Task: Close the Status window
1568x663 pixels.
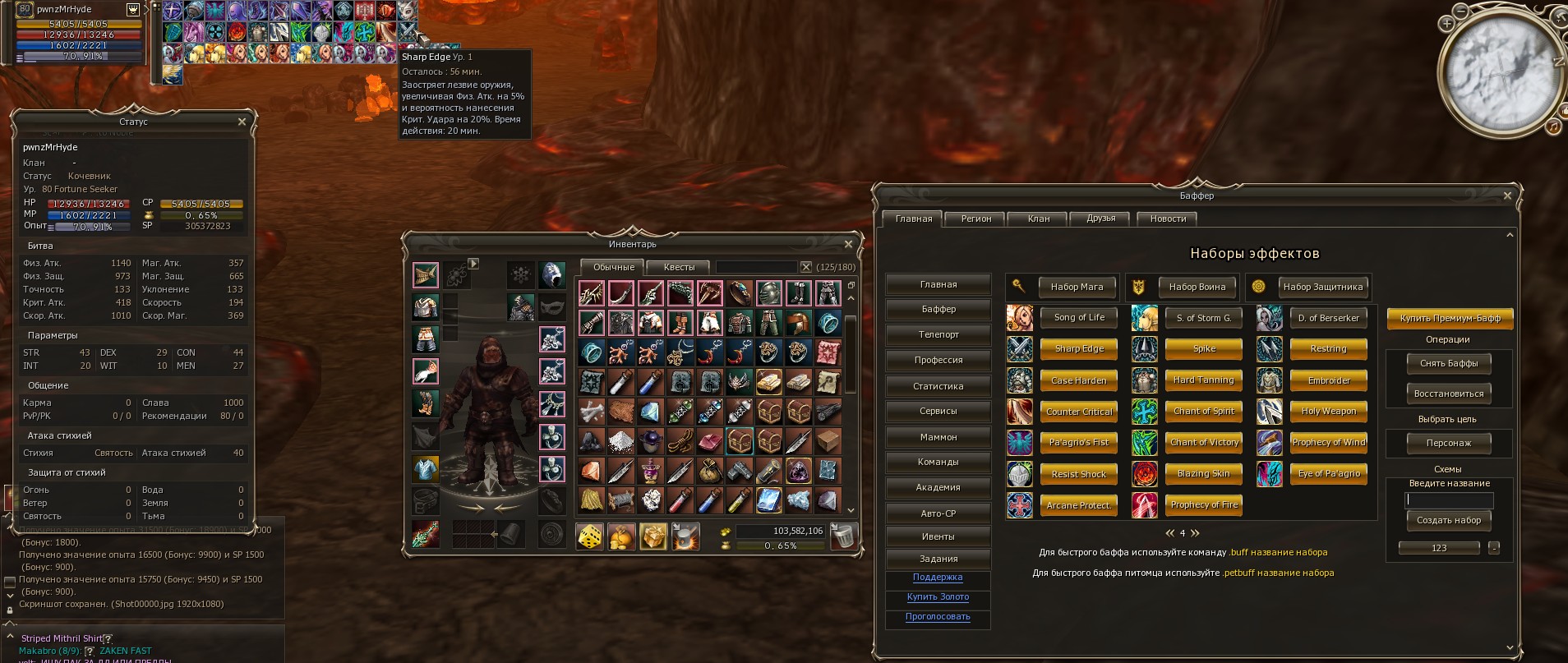Action: pyautogui.click(x=242, y=122)
